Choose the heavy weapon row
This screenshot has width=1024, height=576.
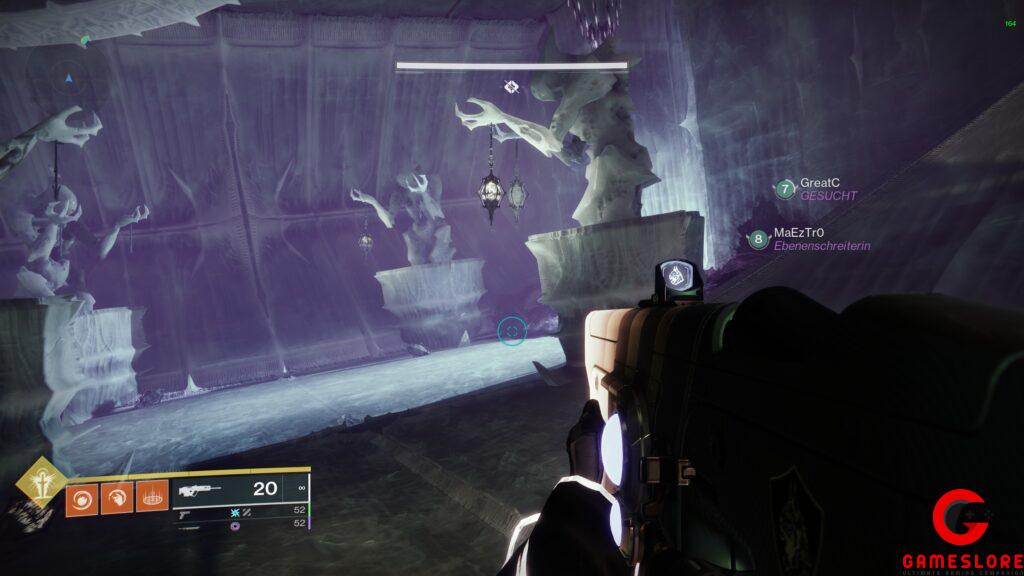click(190, 526)
